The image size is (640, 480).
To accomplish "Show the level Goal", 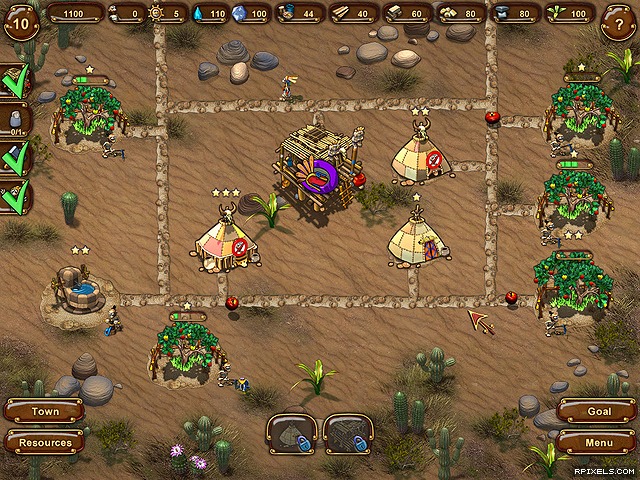I will tap(598, 411).
